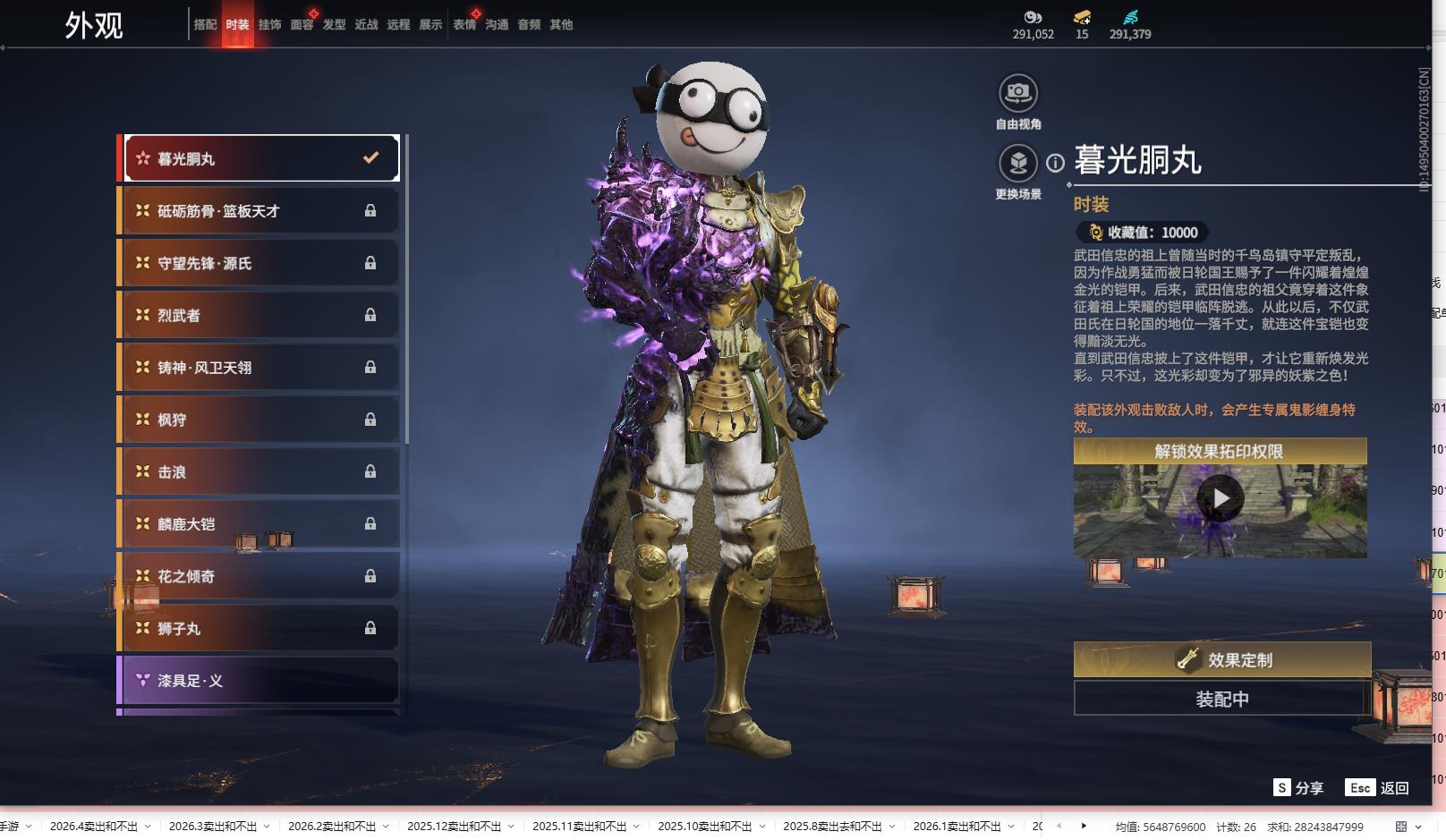Select the 守望先锋·源氏 outfit

click(x=259, y=263)
